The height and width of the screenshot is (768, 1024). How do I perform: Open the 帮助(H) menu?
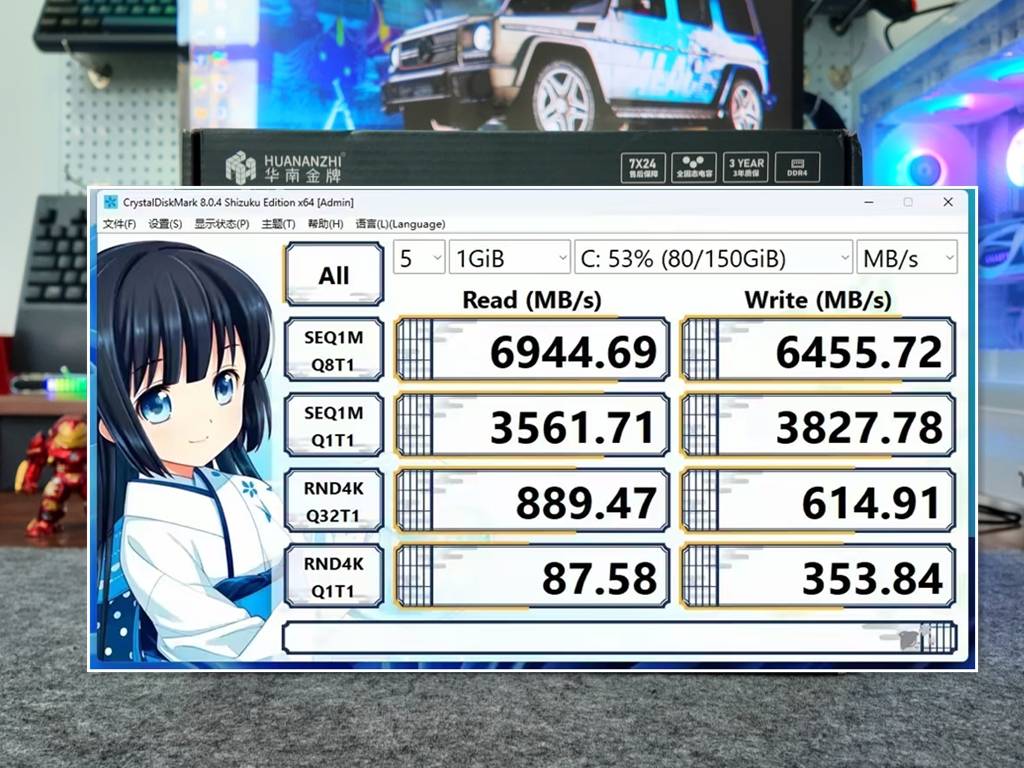[325, 224]
